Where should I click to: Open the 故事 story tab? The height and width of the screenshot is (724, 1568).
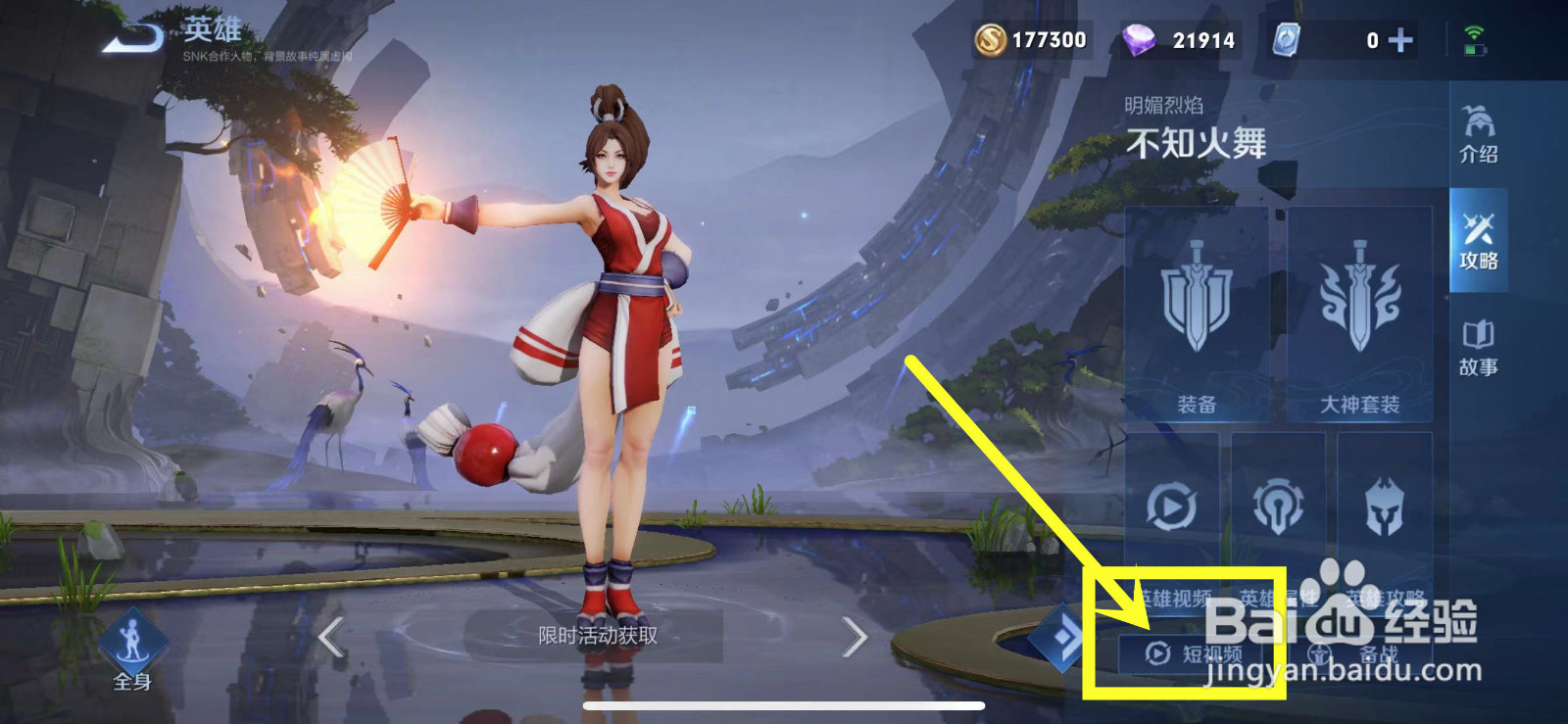click(1482, 345)
